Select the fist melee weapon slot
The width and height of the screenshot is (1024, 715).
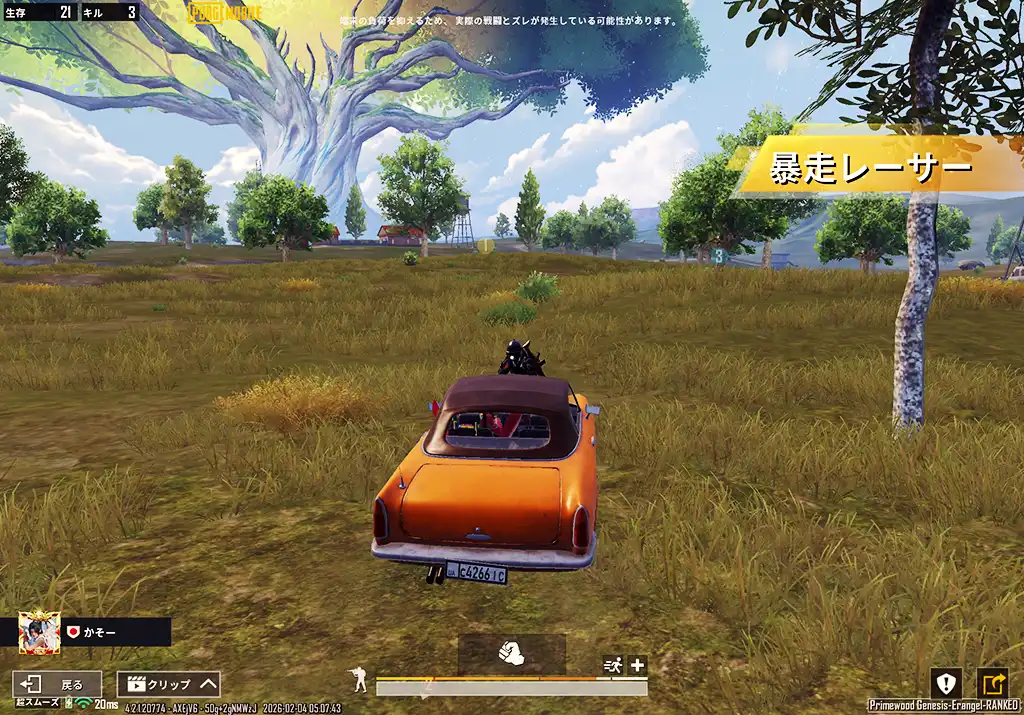(x=512, y=653)
